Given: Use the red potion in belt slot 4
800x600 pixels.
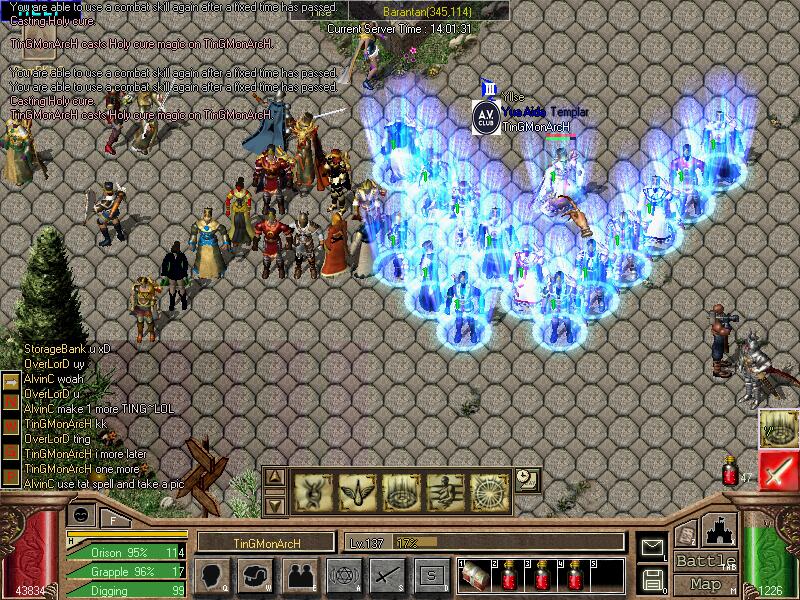Looking at the screenshot, I should click(x=577, y=574).
